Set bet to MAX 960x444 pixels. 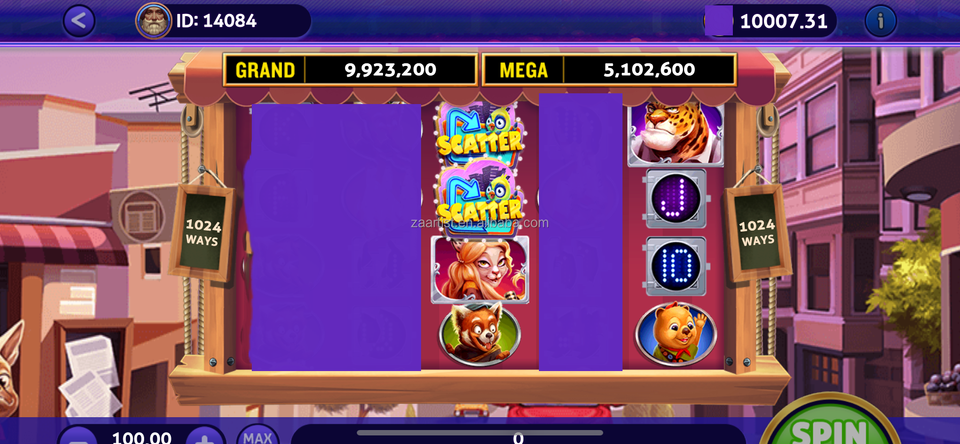click(258, 437)
